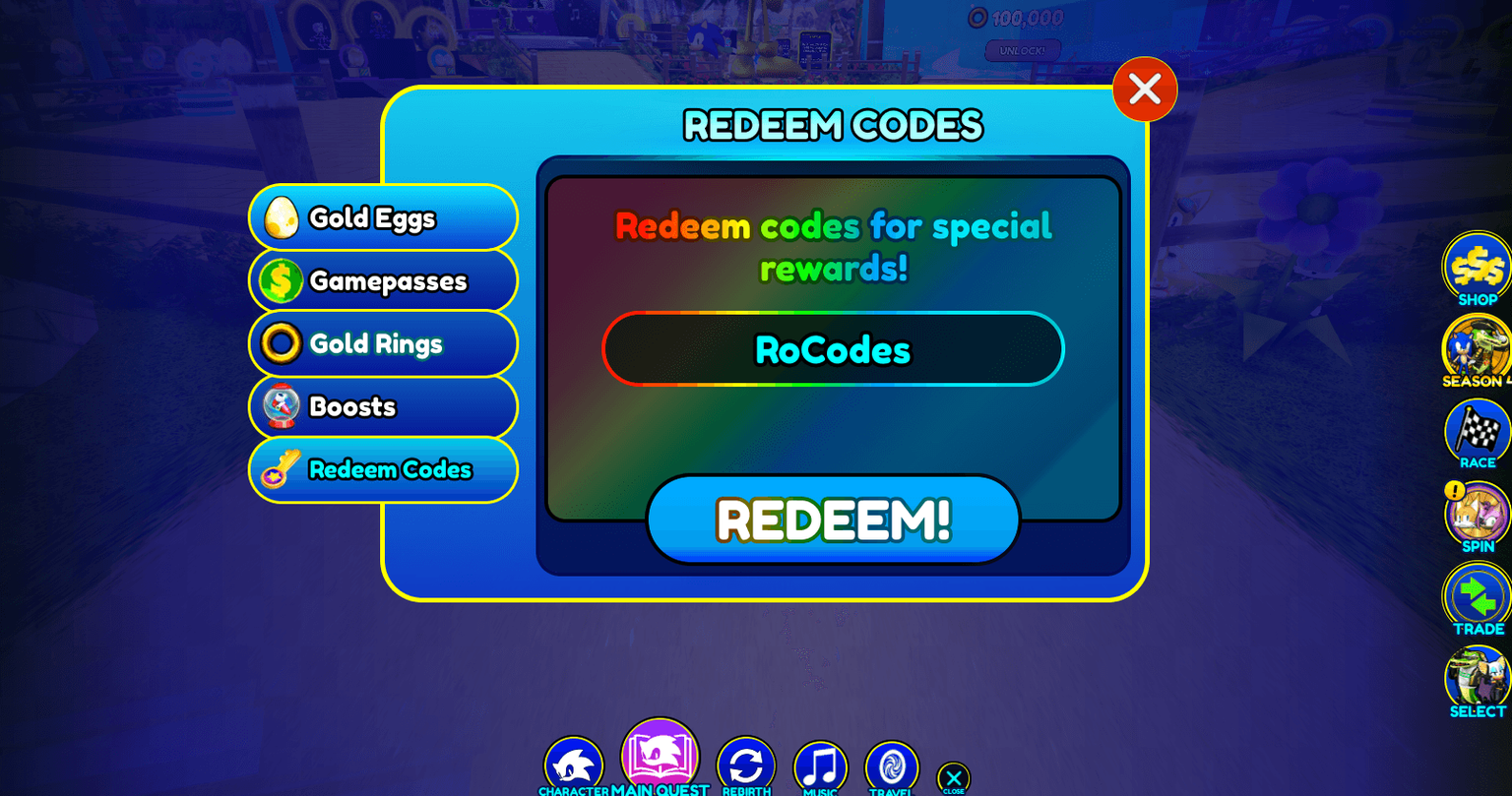The height and width of the screenshot is (796, 1512).
Task: Click the RoCodes code entry field
Action: (x=833, y=348)
